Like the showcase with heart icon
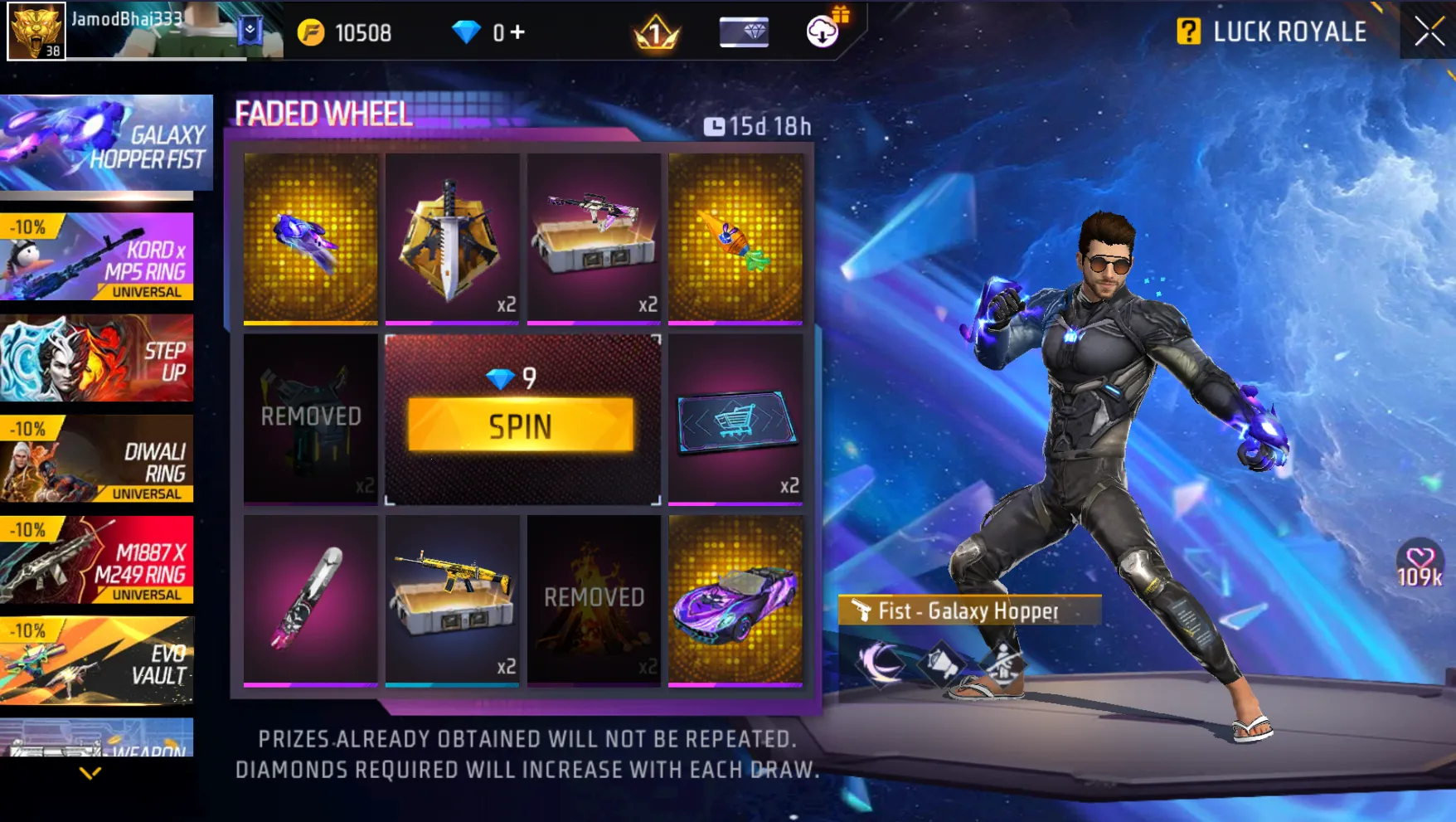 click(x=1420, y=558)
